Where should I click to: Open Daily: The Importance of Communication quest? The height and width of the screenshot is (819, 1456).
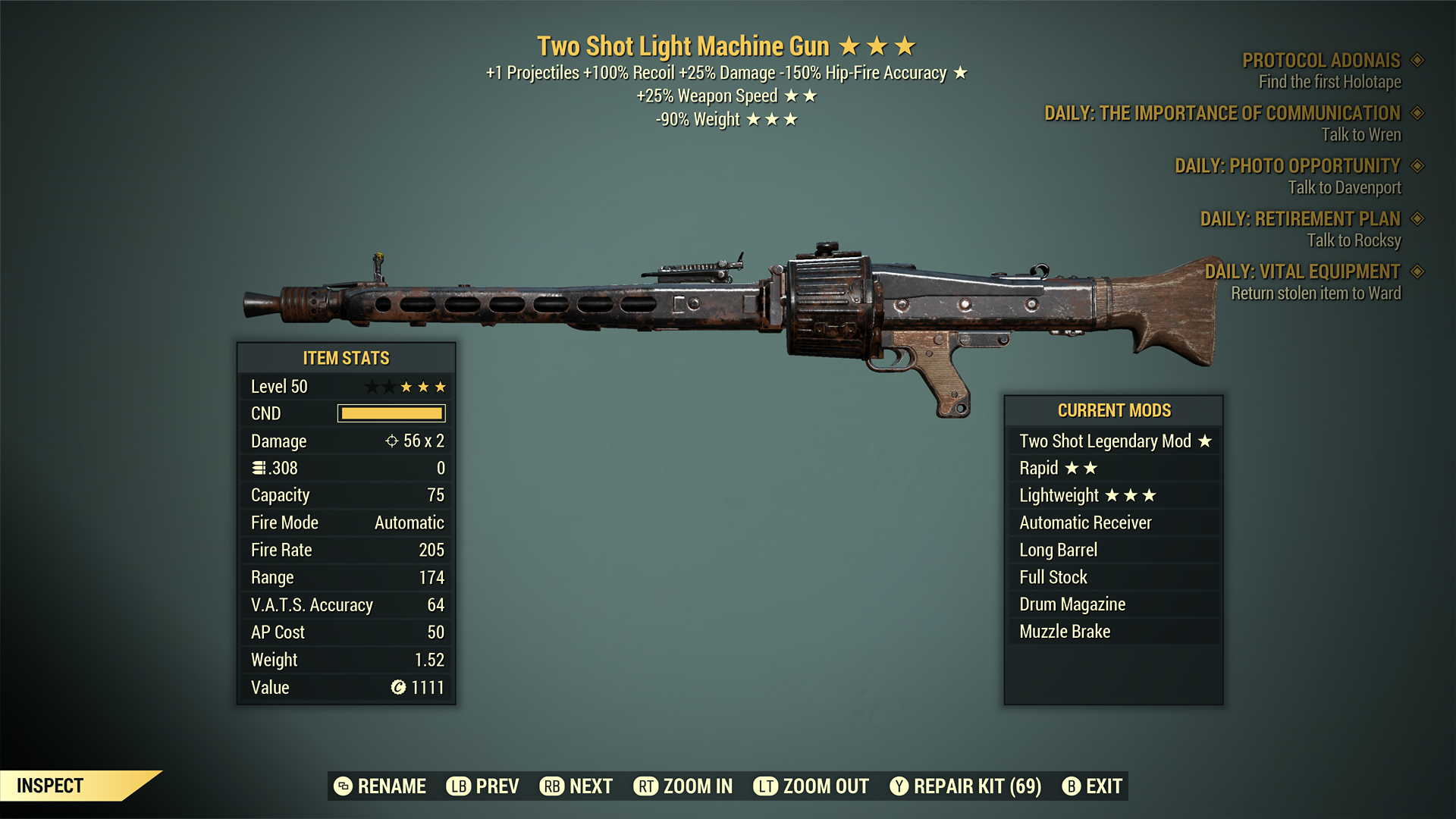(x=1222, y=114)
